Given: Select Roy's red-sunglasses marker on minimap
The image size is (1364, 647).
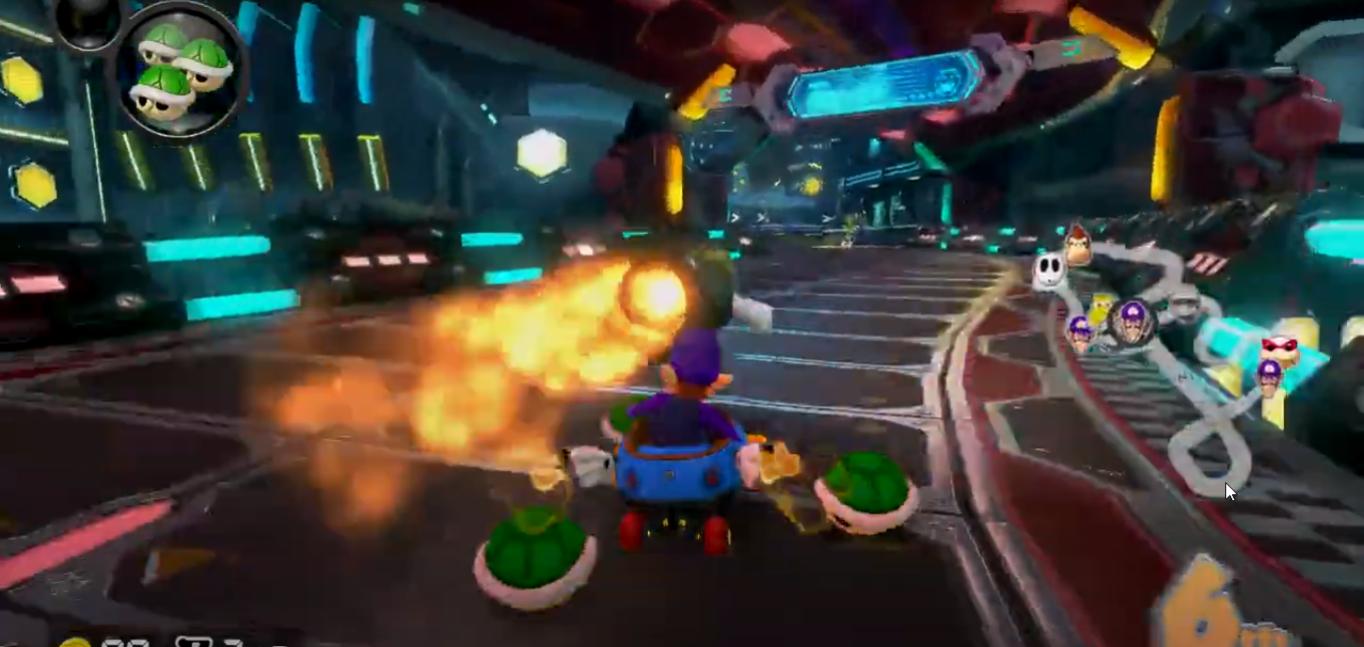Looking at the screenshot, I should click(x=1279, y=350).
